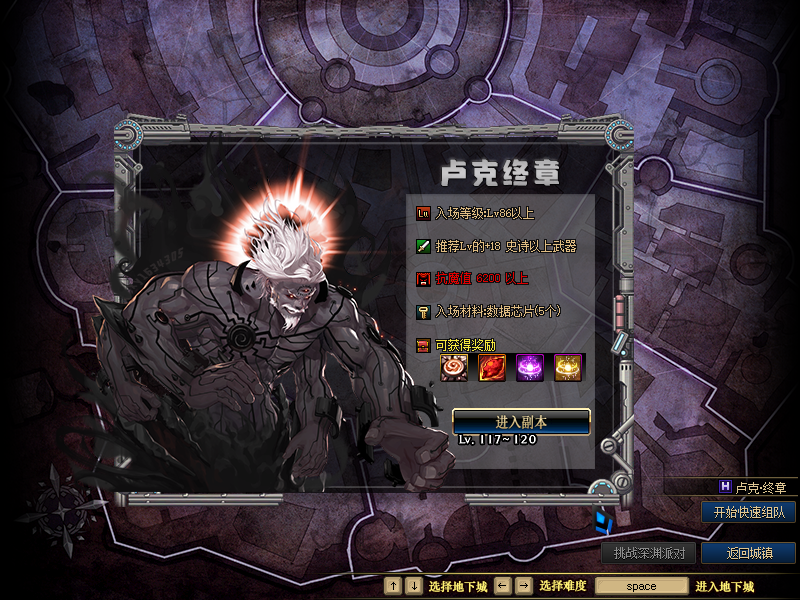Screen dimensions: 800x600
Task: Inspect the red spiral reward icon
Action: [454, 367]
